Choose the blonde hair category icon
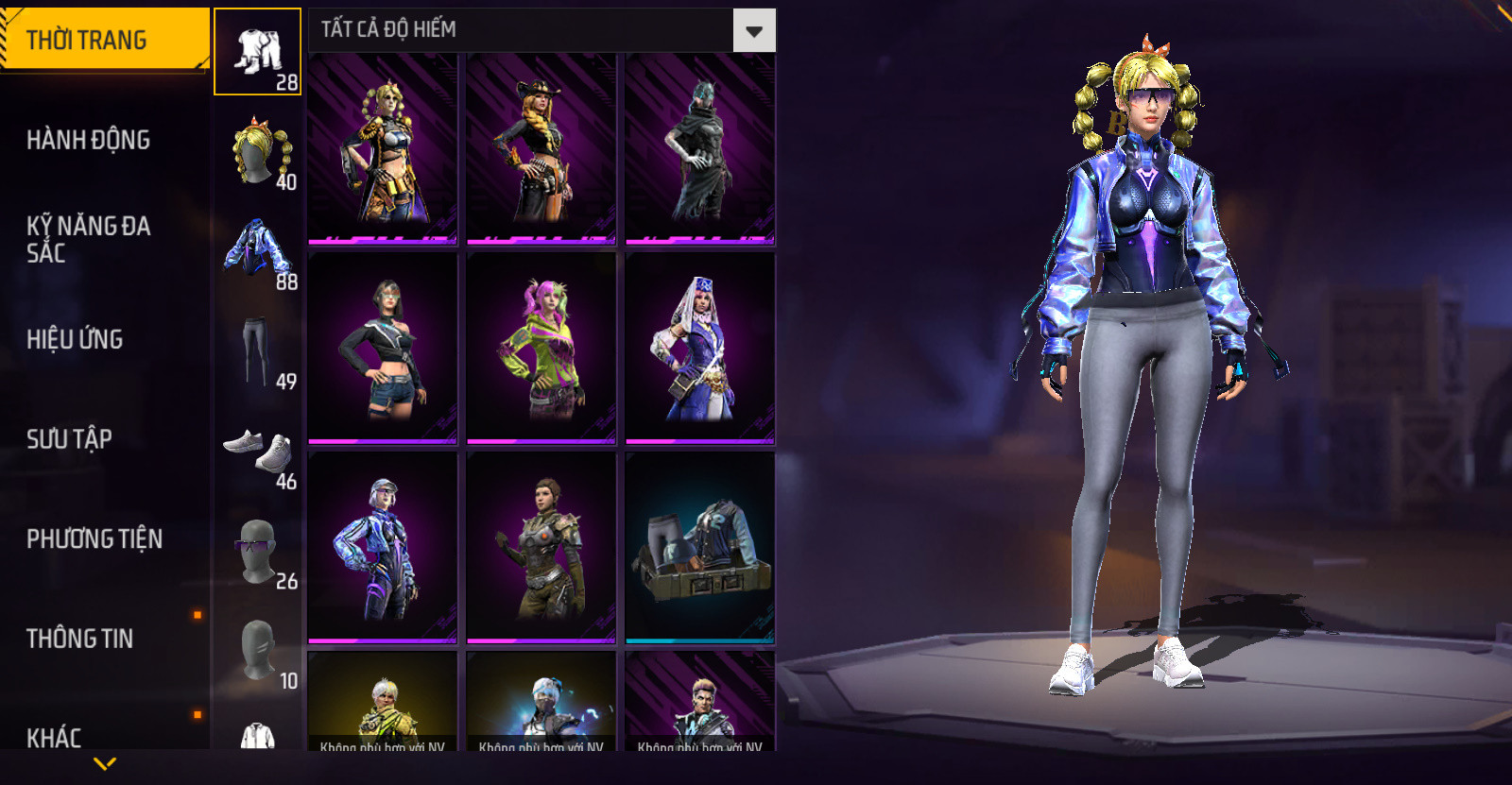 click(258, 152)
